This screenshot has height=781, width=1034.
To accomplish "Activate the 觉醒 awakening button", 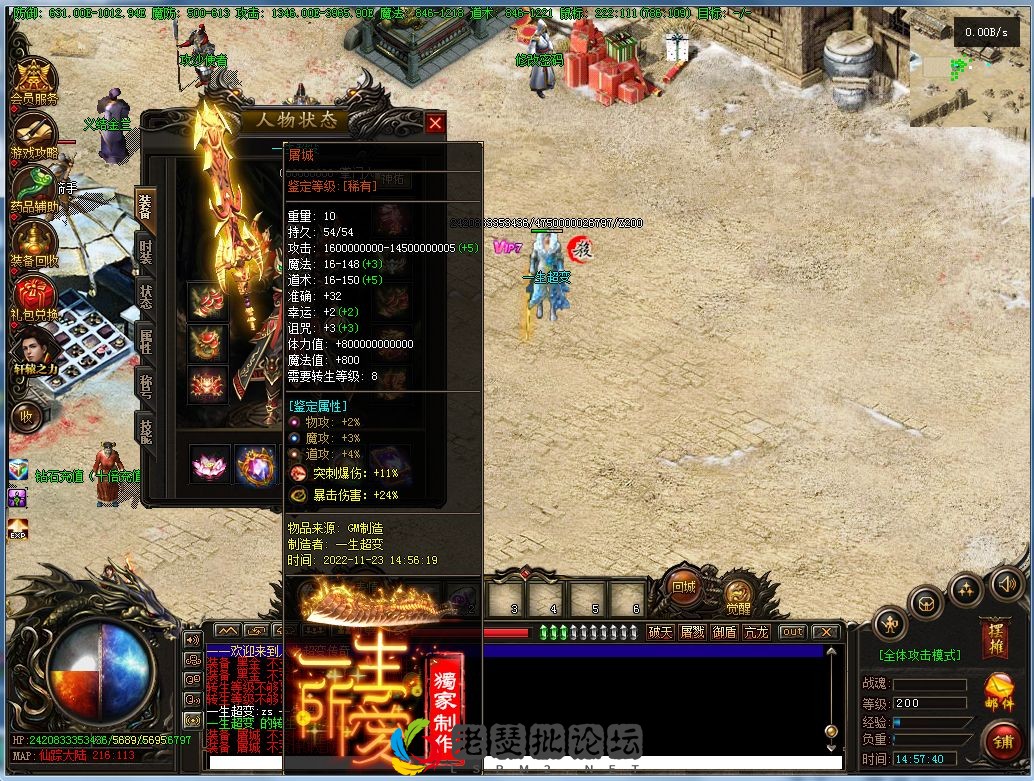I will coord(739,596).
